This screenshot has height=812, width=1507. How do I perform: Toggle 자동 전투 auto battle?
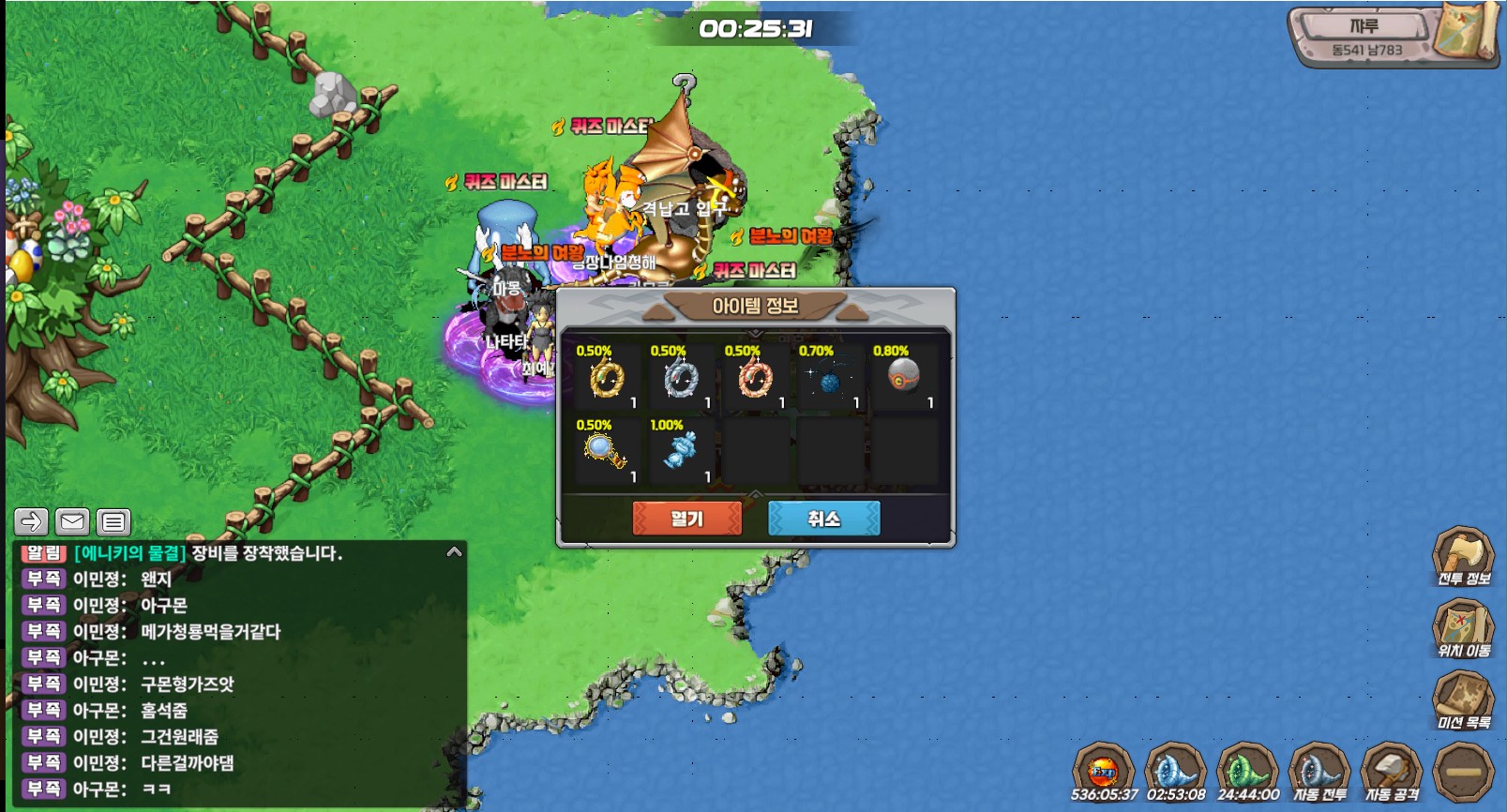click(1319, 773)
